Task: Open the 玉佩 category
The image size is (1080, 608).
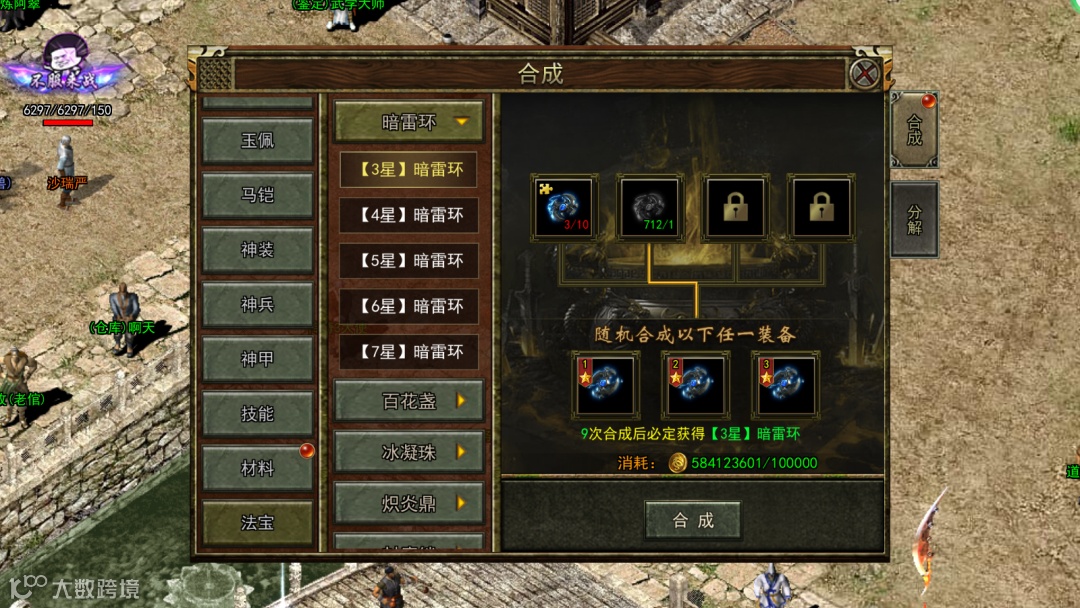Action: [x=257, y=141]
